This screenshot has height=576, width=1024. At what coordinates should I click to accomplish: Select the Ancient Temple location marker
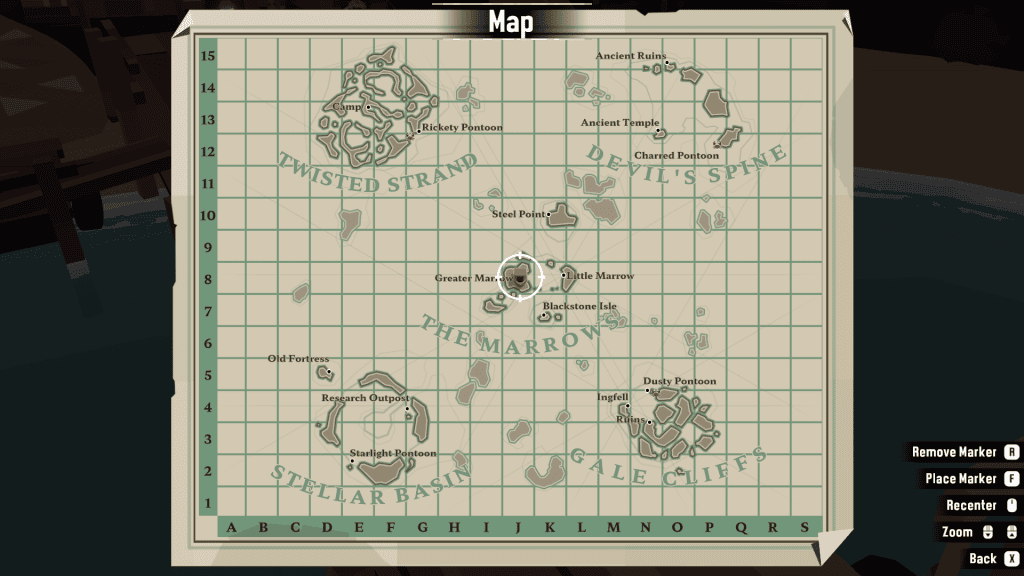click(657, 131)
